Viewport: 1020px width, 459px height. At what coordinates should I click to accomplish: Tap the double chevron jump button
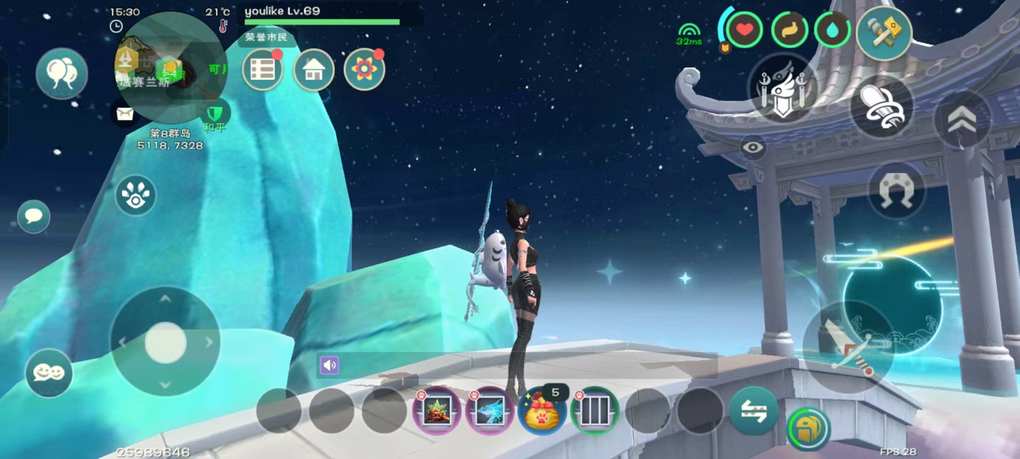962,120
